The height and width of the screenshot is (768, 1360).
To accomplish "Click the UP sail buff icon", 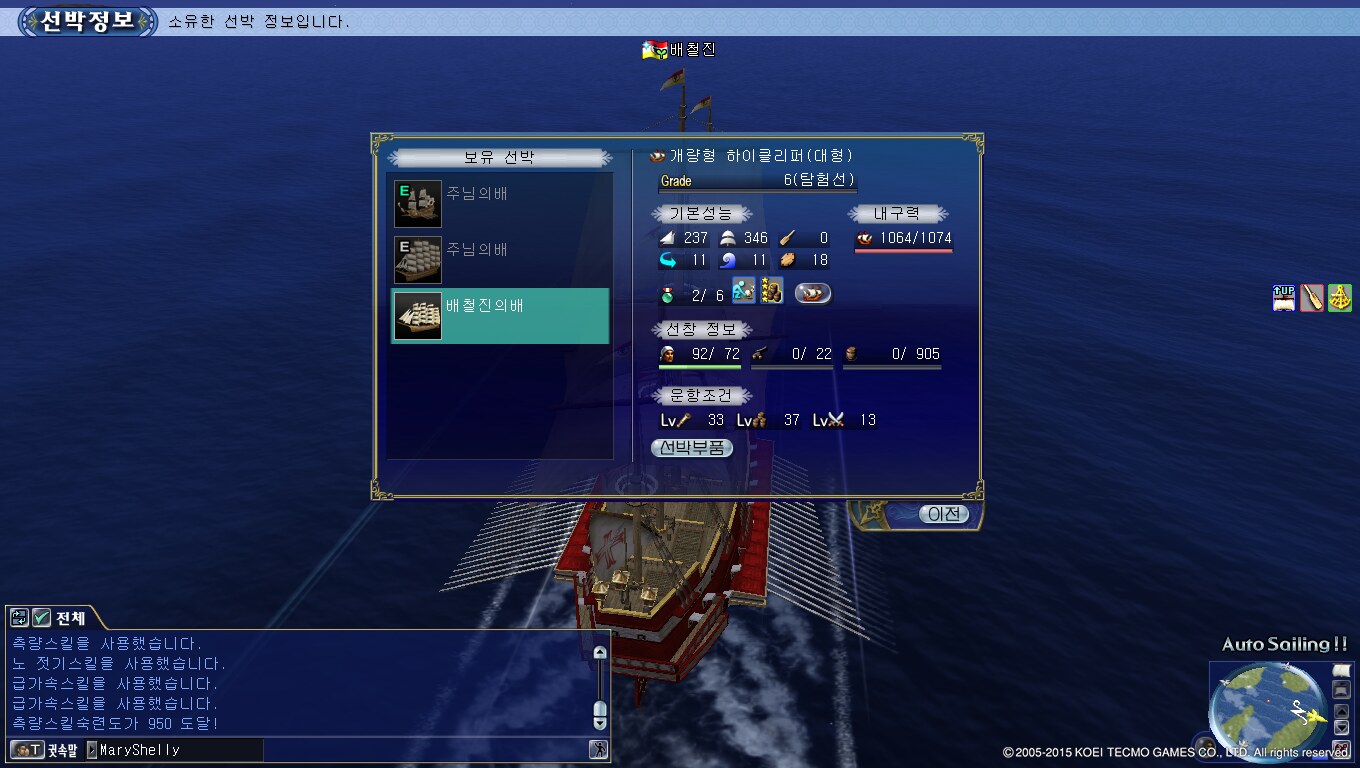I will (x=1284, y=298).
